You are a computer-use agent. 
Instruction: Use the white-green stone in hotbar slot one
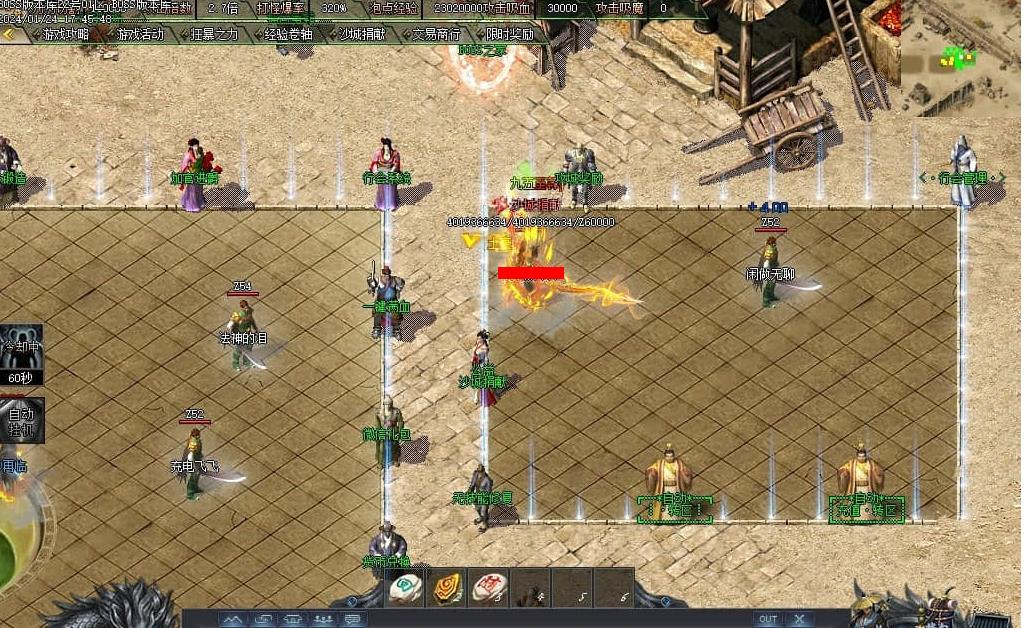406,588
